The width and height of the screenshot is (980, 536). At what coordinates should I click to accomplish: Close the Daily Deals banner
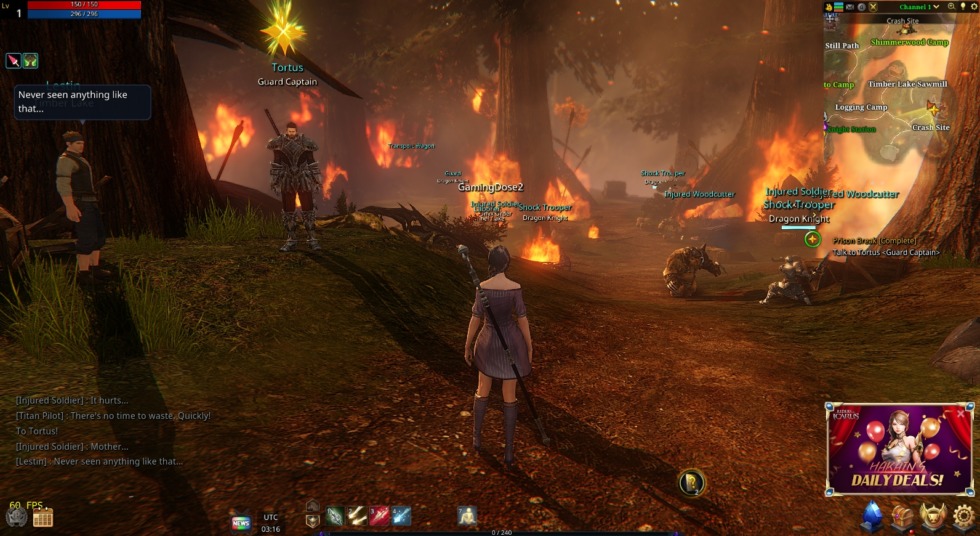click(961, 412)
